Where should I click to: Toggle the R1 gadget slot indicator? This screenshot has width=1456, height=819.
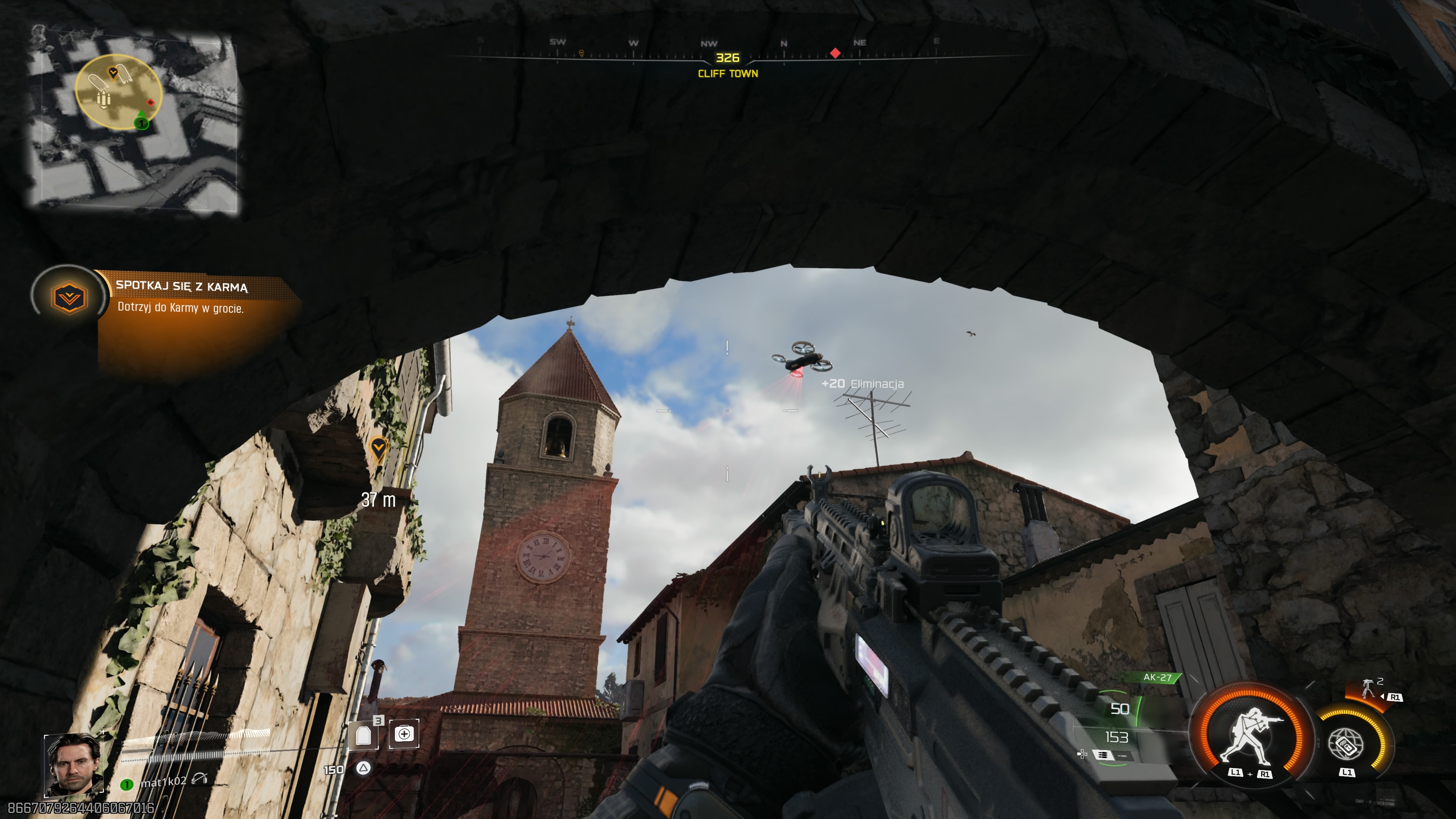click(x=1395, y=698)
